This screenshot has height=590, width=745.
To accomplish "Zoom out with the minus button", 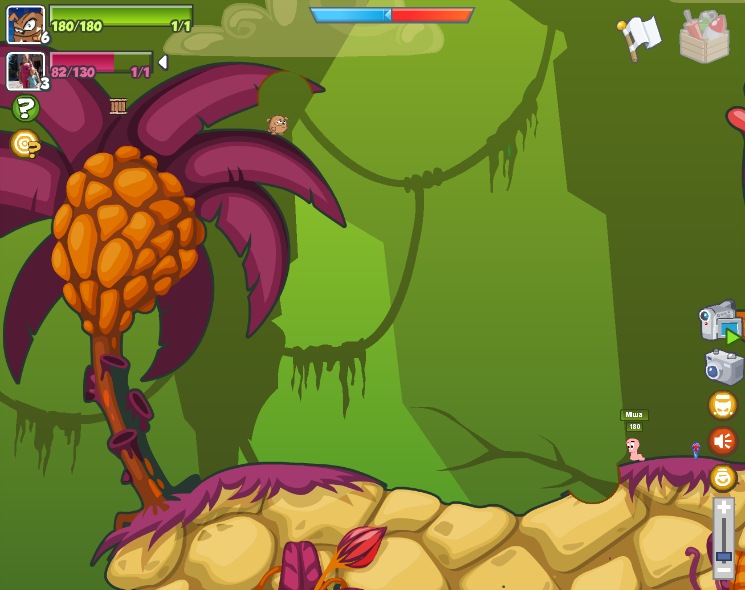I will coord(723,570).
